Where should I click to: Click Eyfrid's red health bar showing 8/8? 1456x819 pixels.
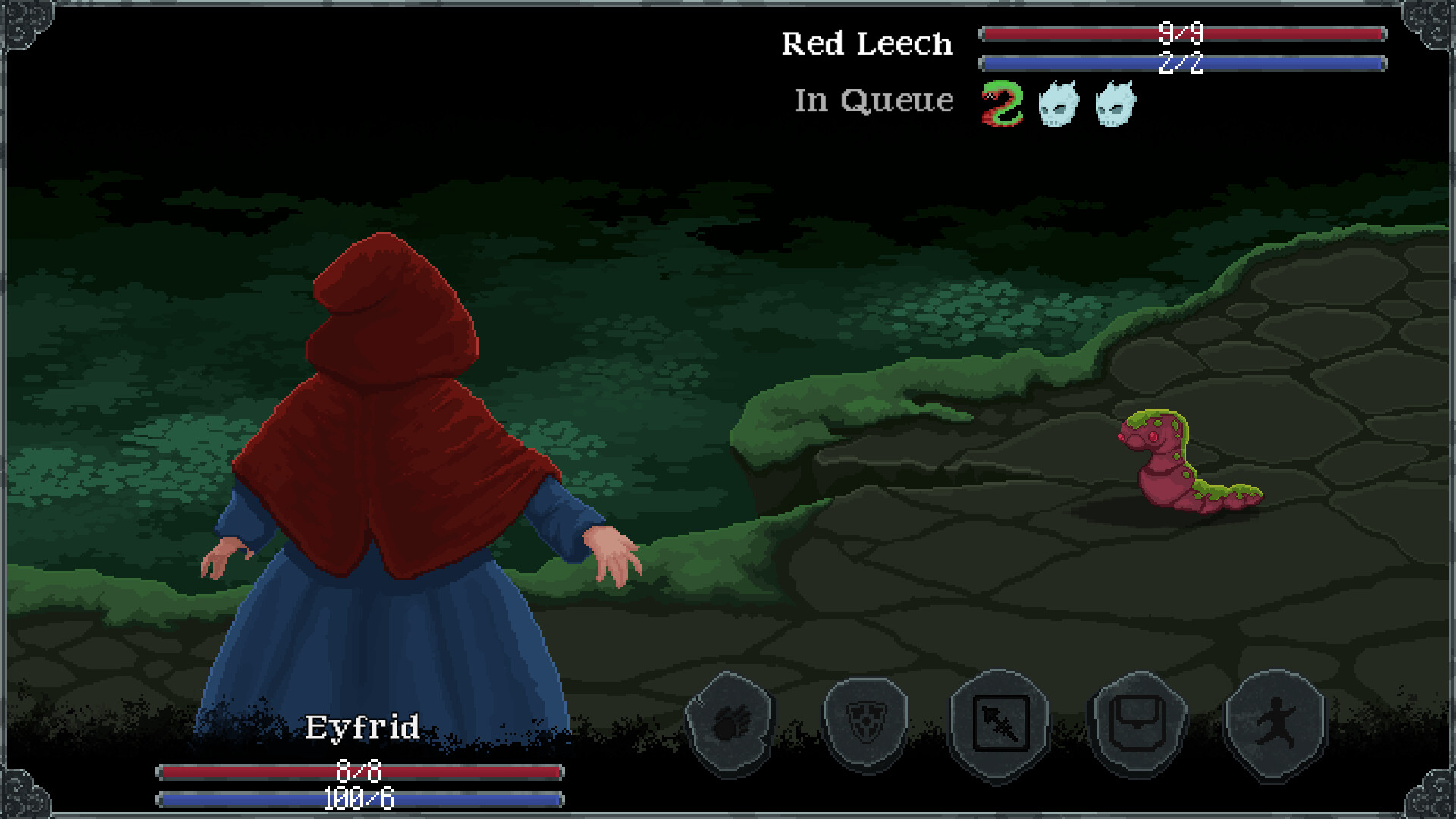(x=360, y=770)
